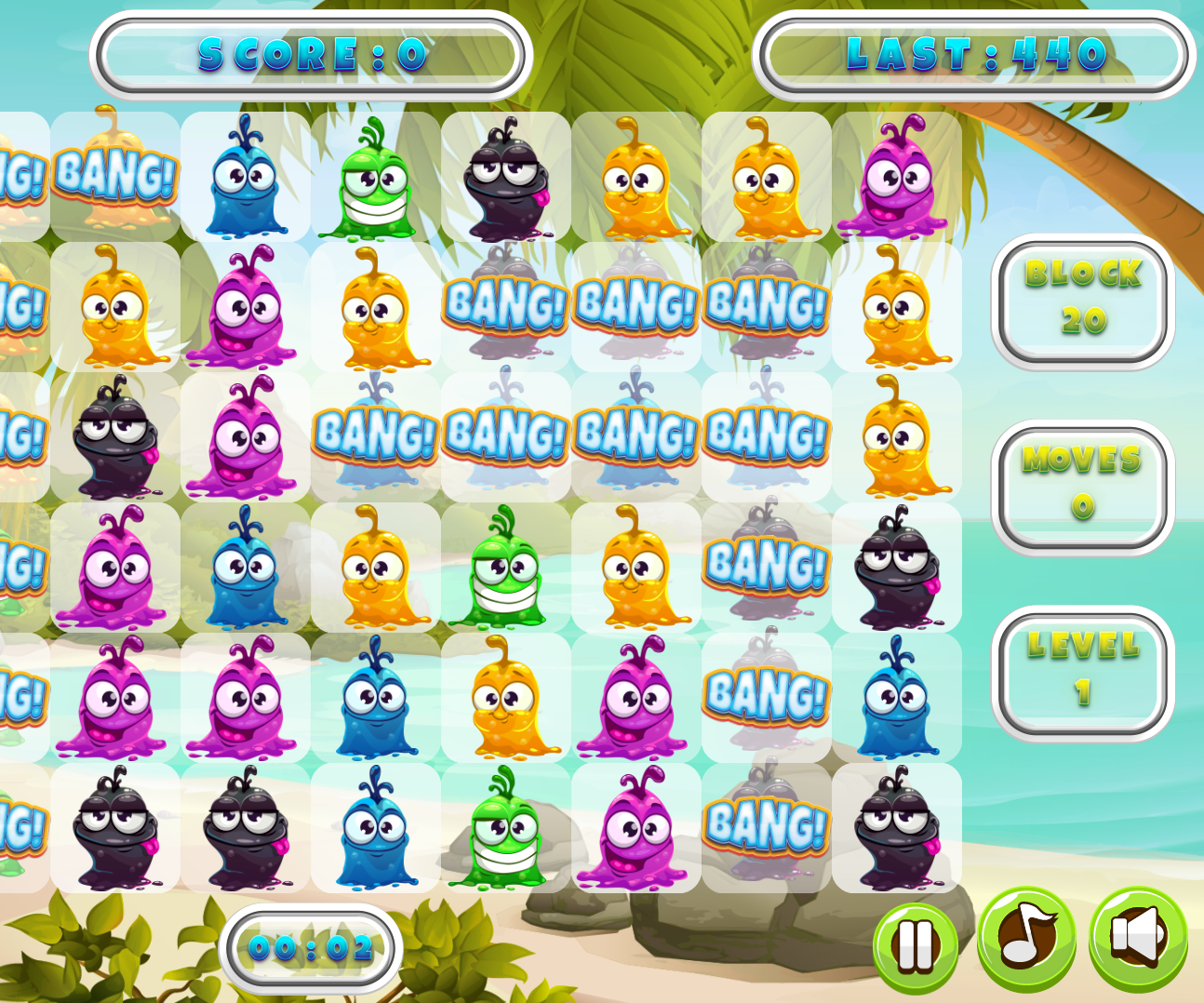Choose the green blob between blue and purple blobs

tap(505, 828)
